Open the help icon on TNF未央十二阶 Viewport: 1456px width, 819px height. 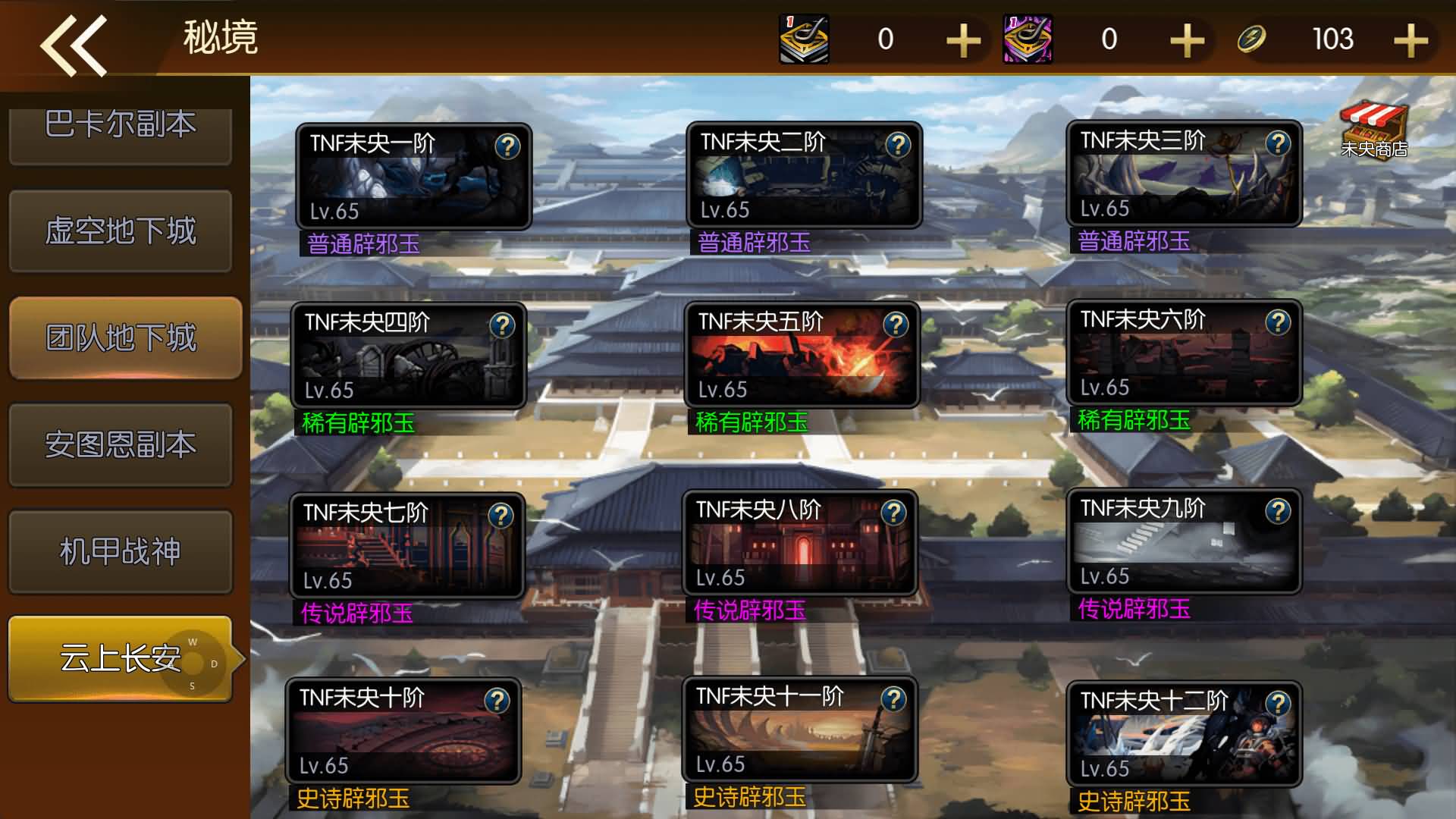pos(1279,703)
